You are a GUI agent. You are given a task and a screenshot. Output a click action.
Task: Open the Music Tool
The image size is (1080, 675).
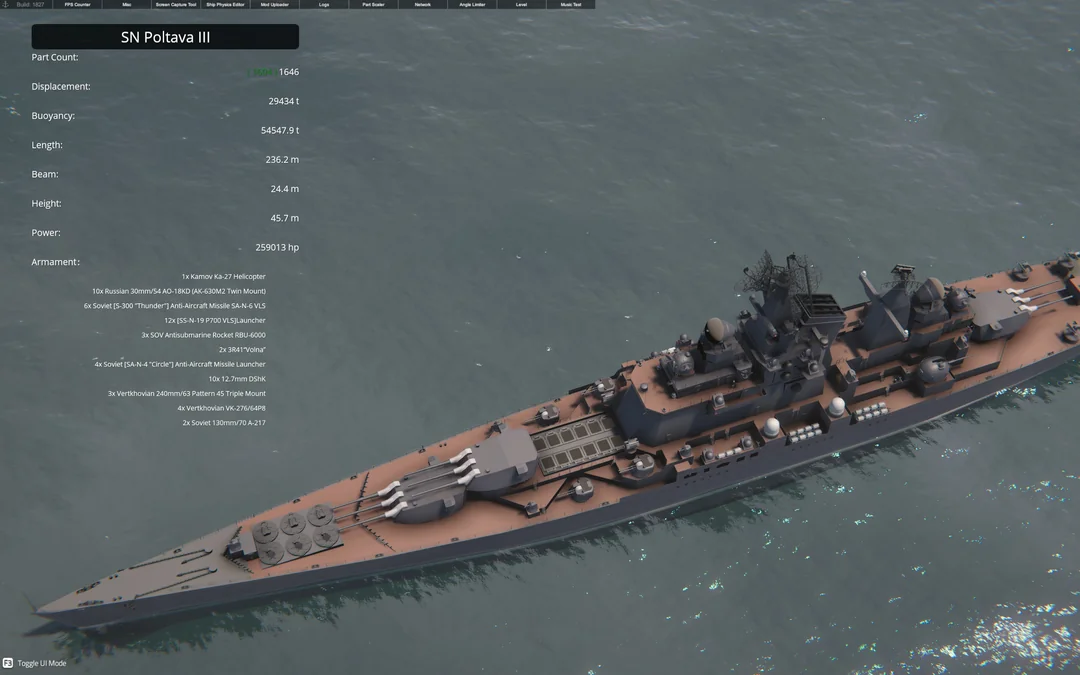point(570,5)
